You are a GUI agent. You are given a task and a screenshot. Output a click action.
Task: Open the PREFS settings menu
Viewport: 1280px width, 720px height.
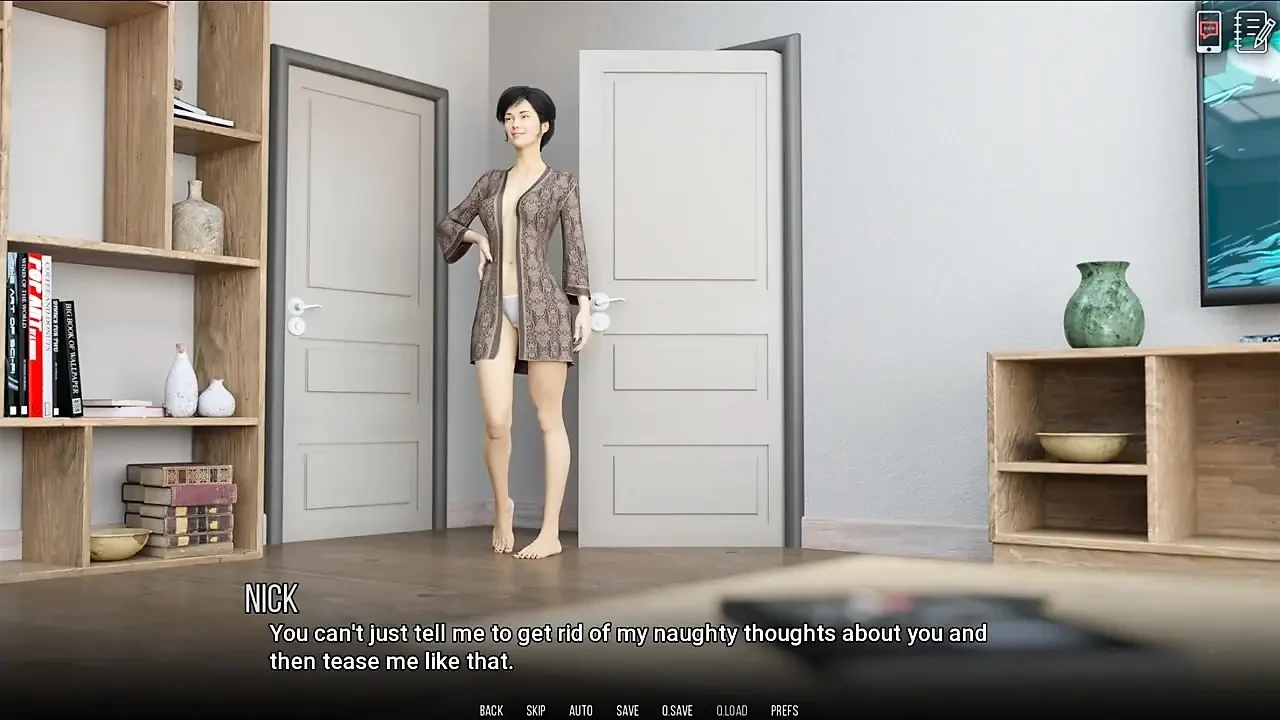pyautogui.click(x=786, y=710)
